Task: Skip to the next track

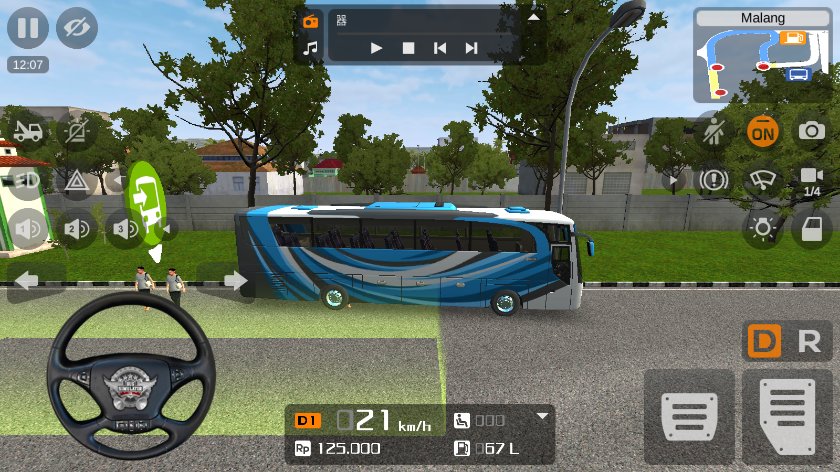Action: (470, 47)
